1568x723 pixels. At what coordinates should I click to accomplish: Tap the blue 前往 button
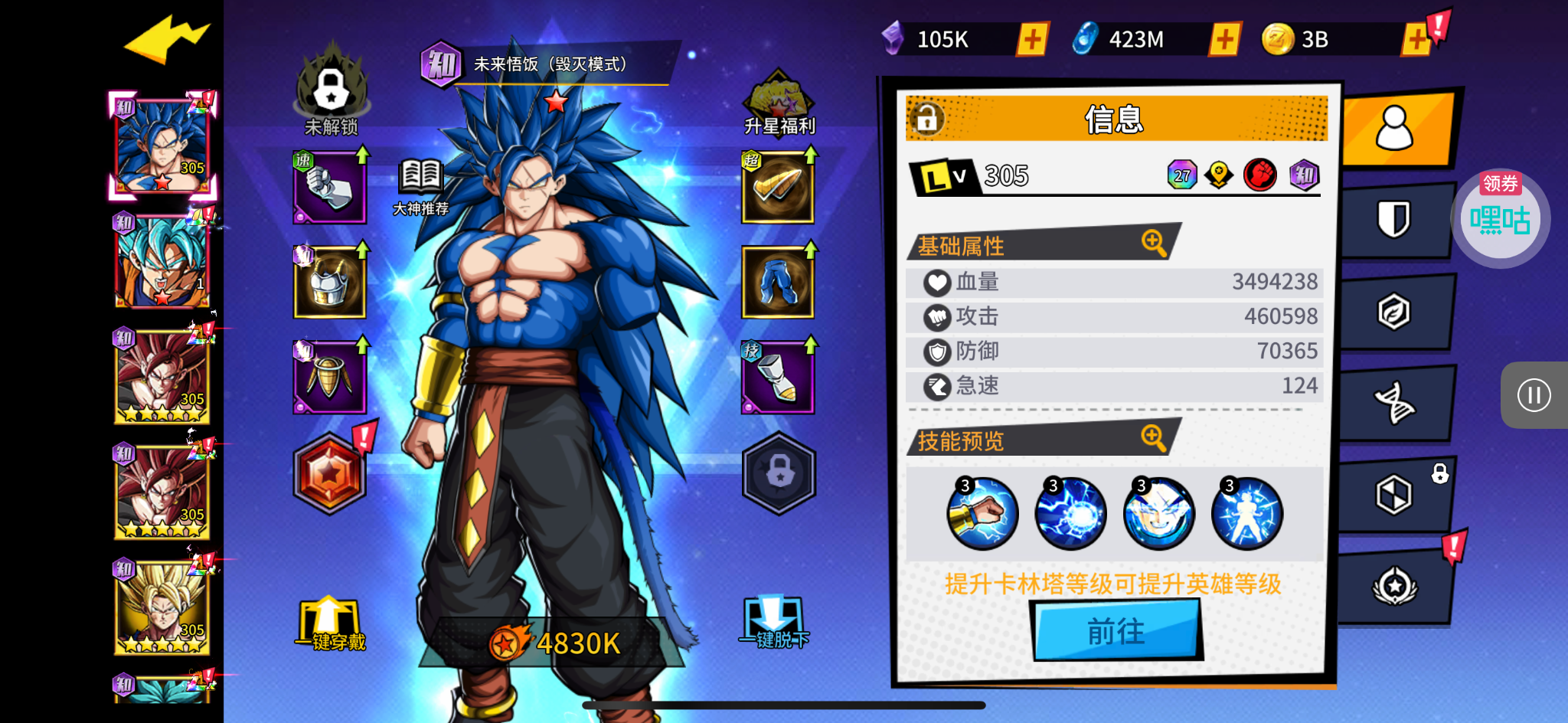(1116, 631)
